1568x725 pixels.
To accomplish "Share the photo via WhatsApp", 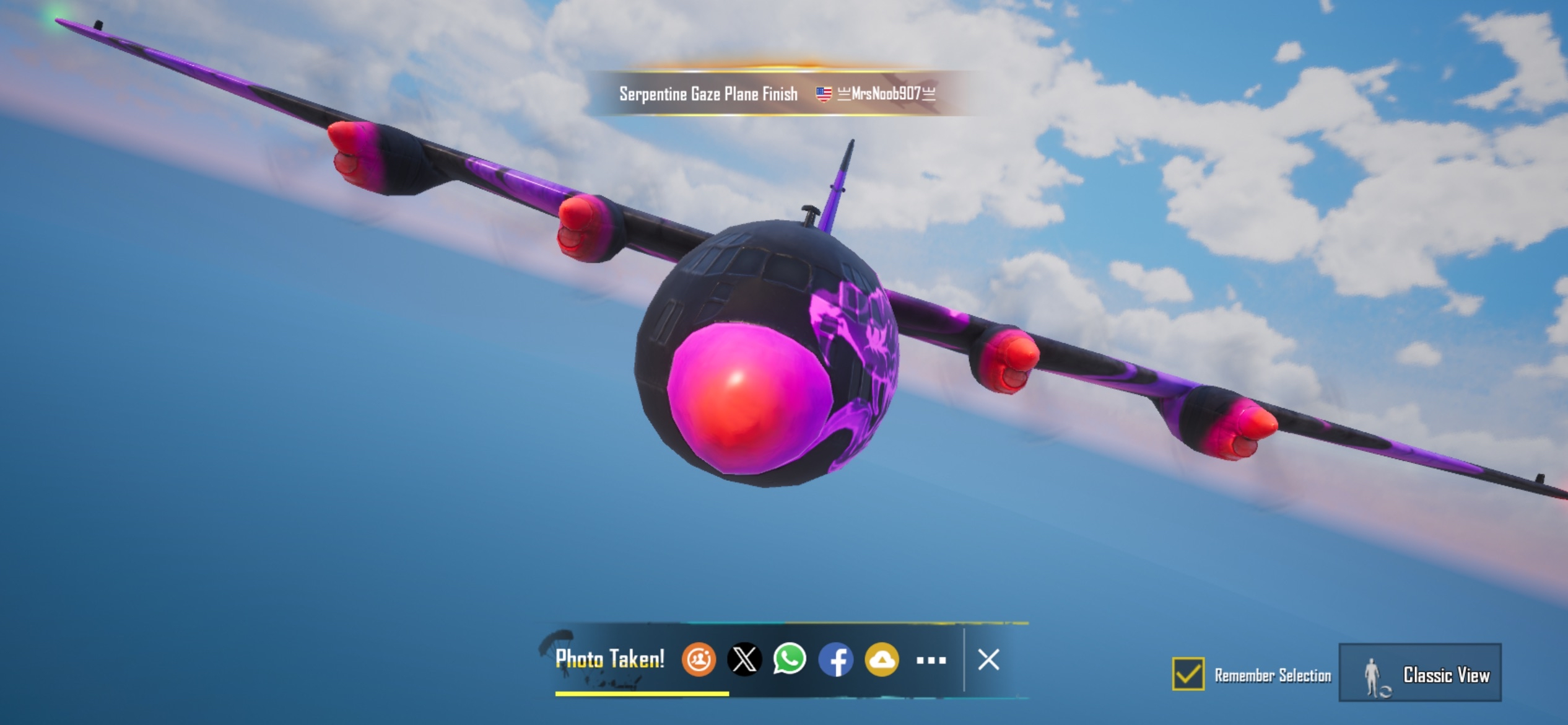I will (x=790, y=659).
